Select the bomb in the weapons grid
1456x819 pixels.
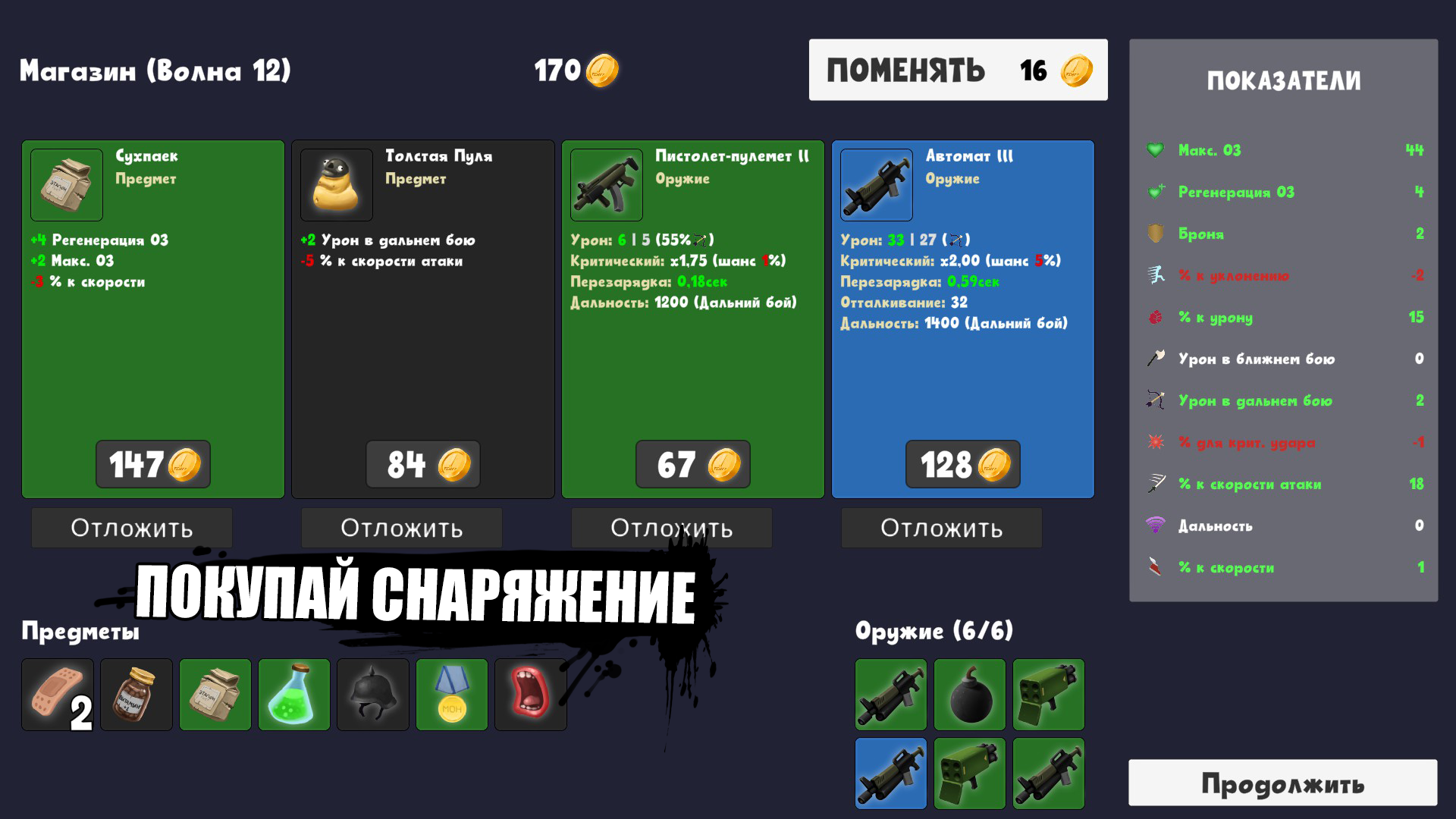970,695
